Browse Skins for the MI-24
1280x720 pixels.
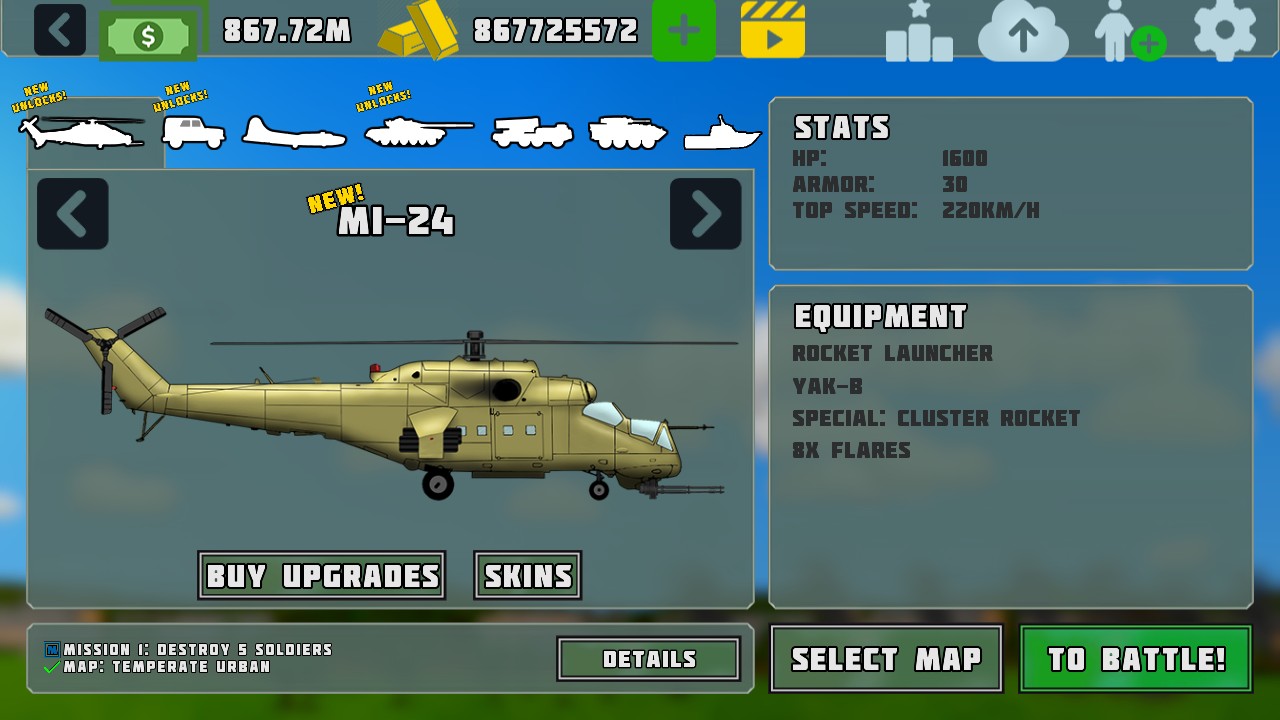click(x=528, y=576)
